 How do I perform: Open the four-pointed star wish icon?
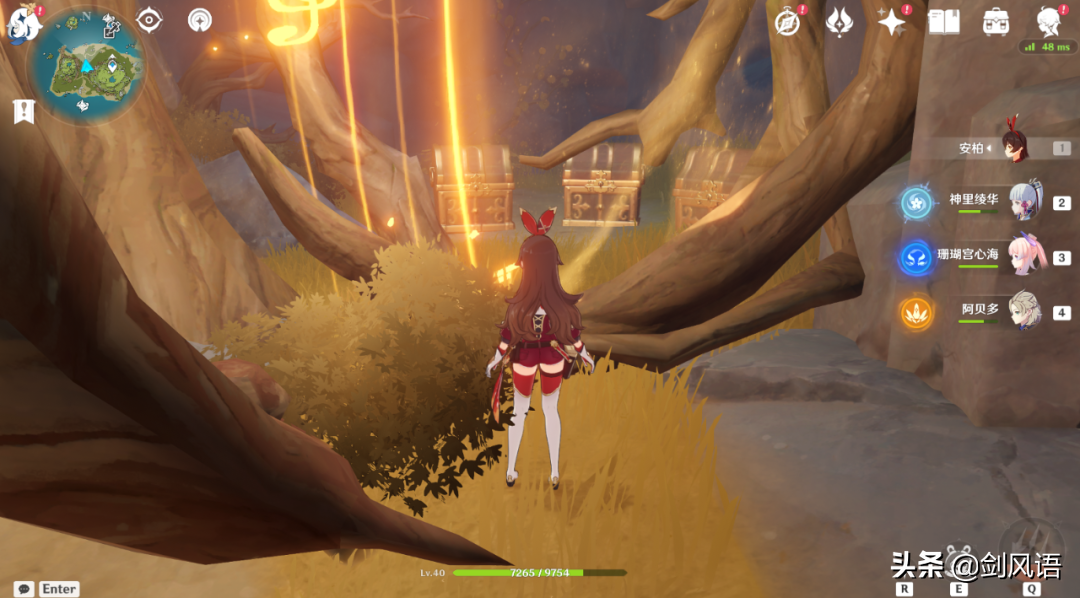coord(891,22)
